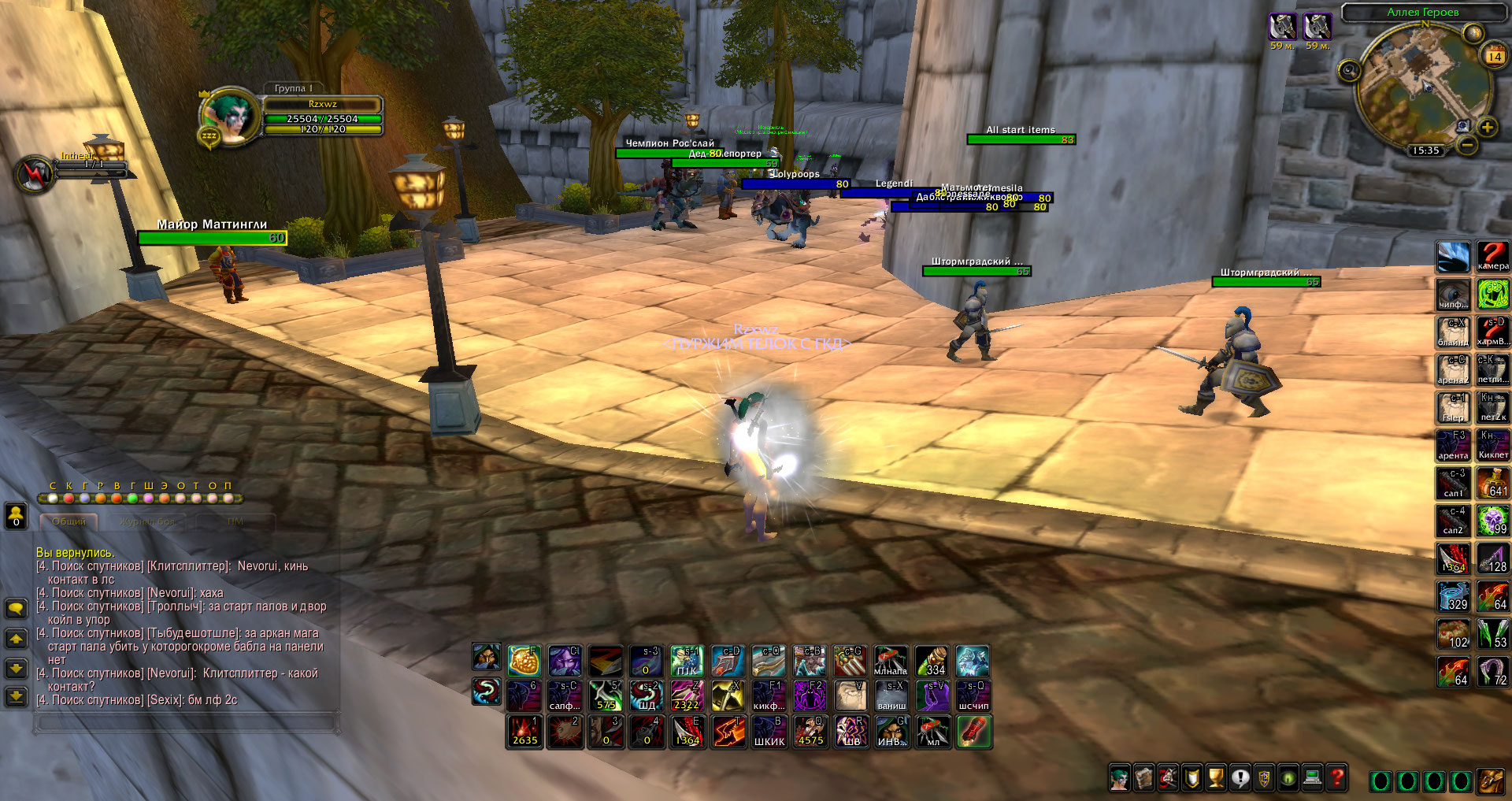Viewport: 1512px width, 801px height.
Task: Select the Rzxwz player portrait
Action: pos(230,117)
